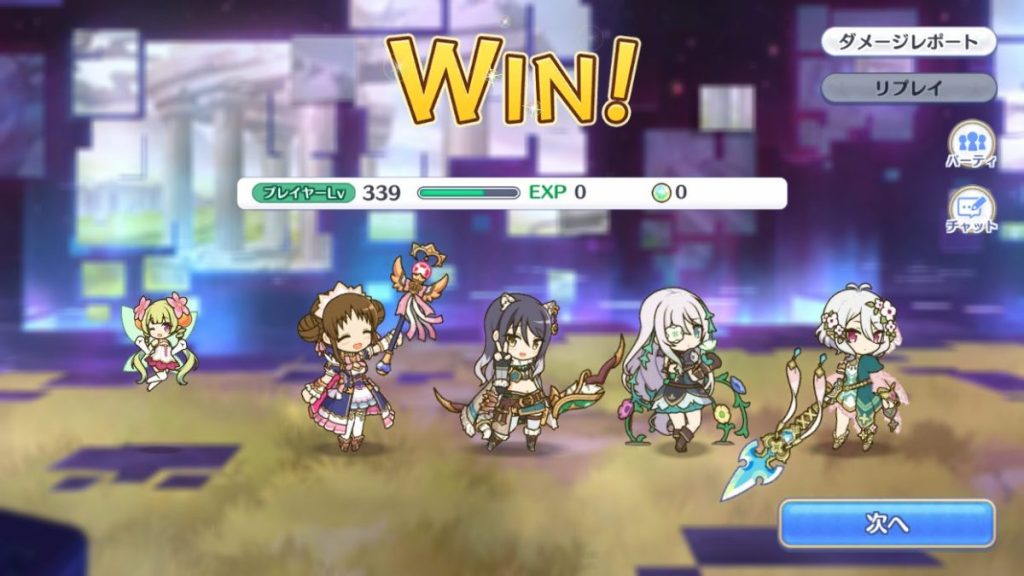
Task: Open the ダメージレポート damage report
Action: [909, 42]
